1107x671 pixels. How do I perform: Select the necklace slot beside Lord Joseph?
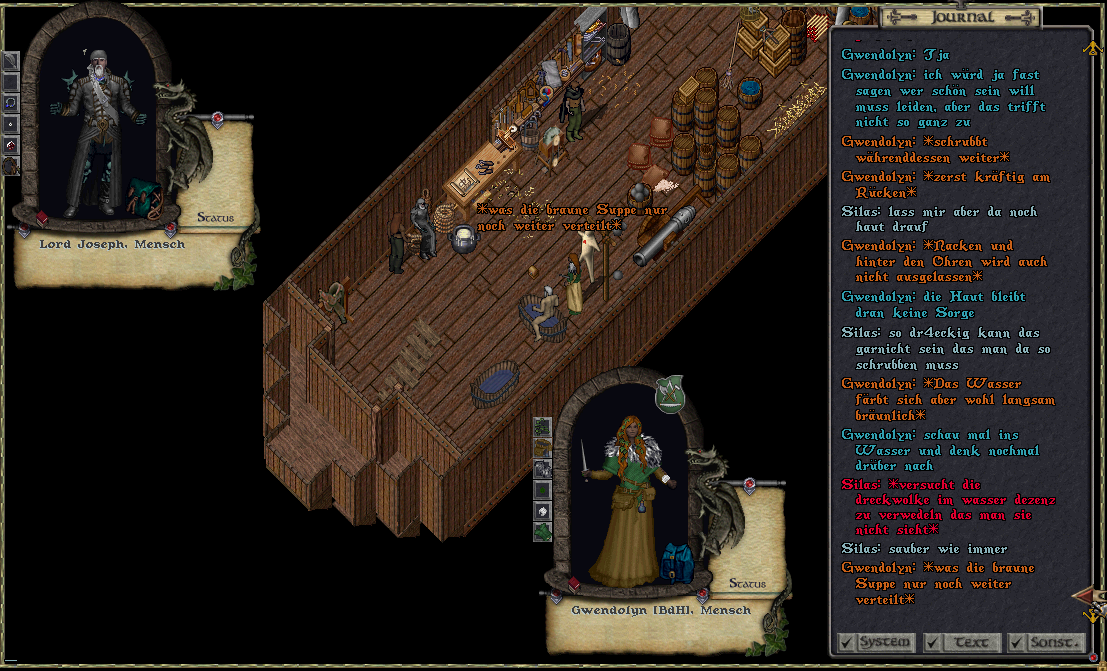click(10, 102)
